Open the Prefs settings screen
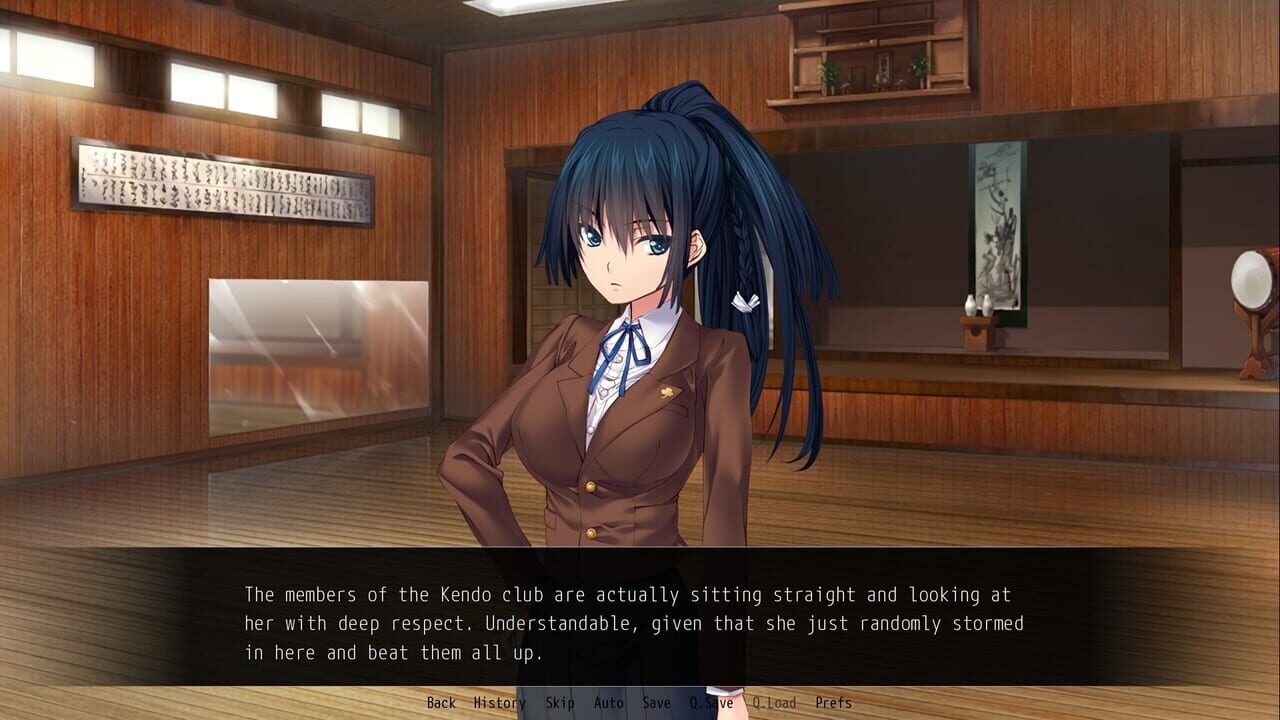Image resolution: width=1280 pixels, height=720 pixels. pos(833,703)
